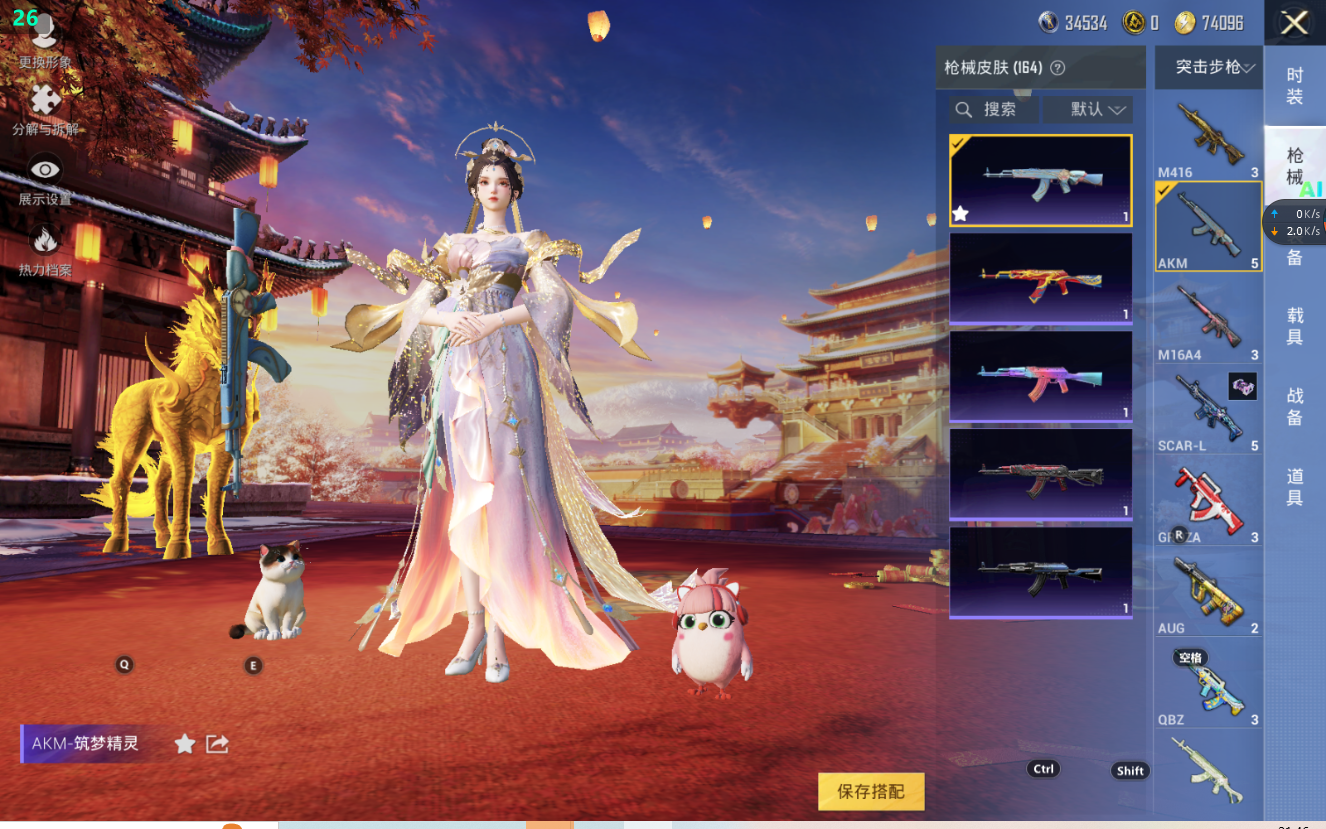This screenshot has height=829, width=1326.
Task: Share the skin using the arrow icon
Action: click(217, 743)
